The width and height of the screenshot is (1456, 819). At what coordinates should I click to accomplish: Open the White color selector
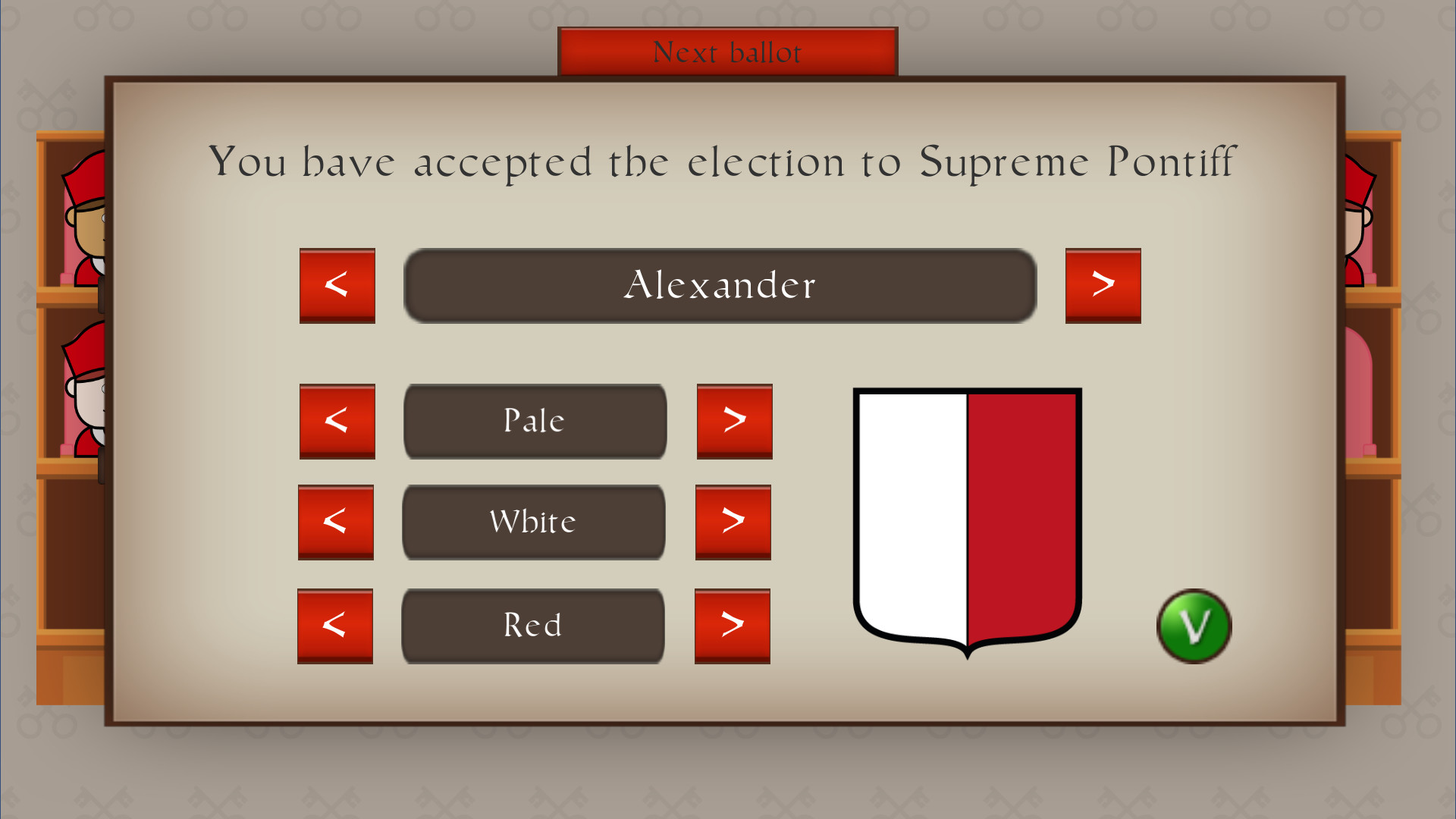coord(533,522)
